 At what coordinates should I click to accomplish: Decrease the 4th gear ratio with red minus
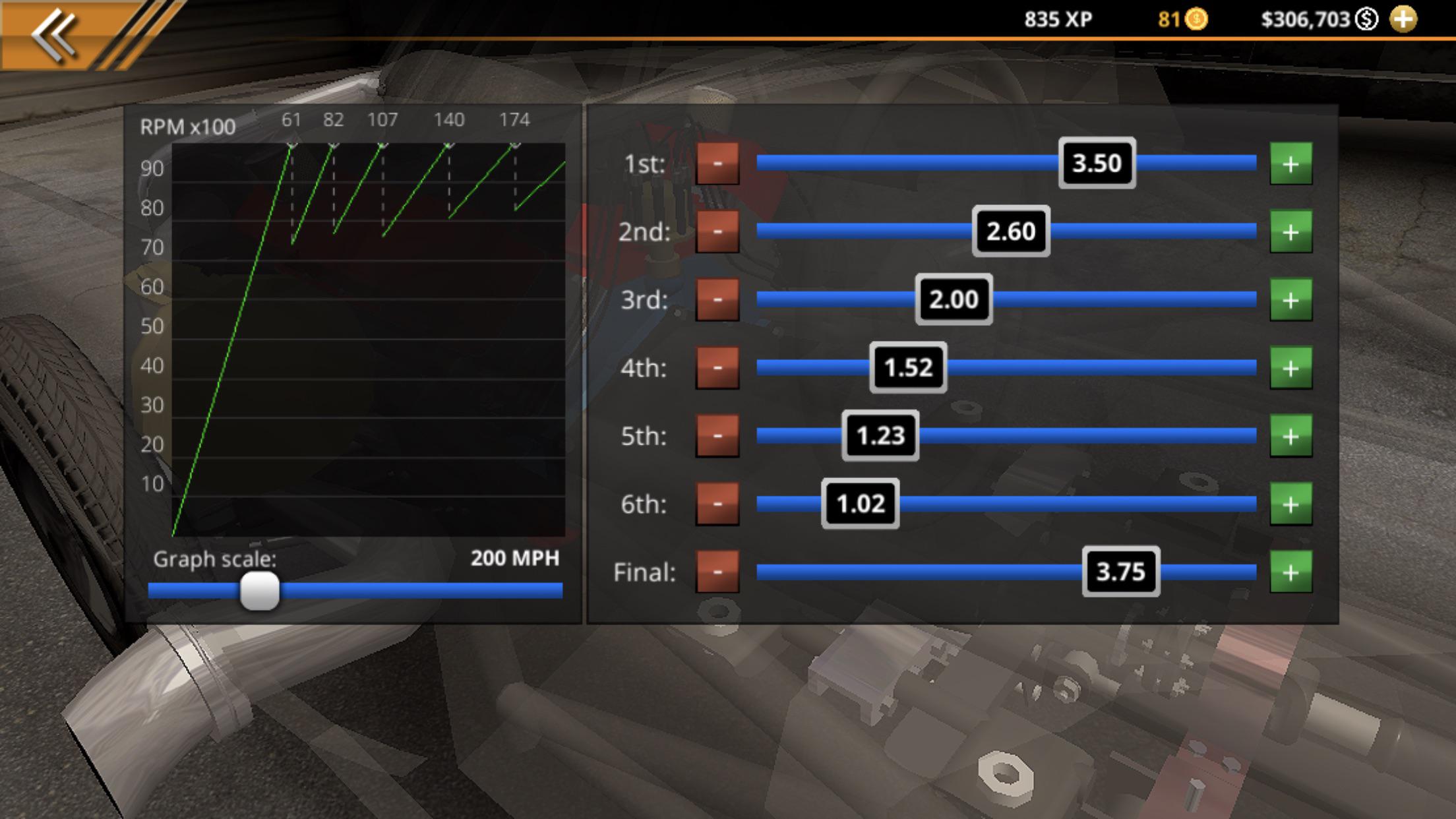point(718,368)
